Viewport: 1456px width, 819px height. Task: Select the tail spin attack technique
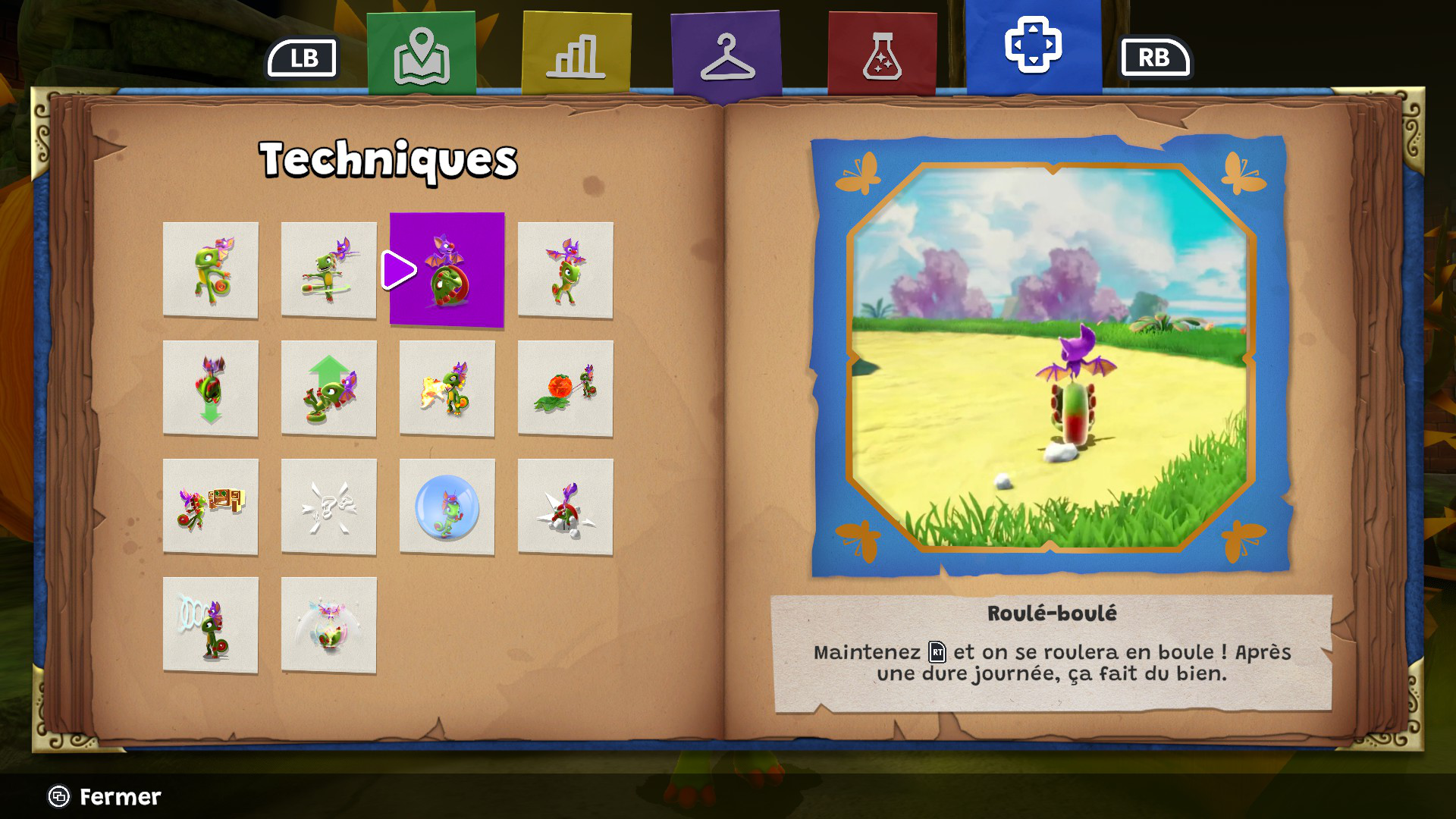click(328, 270)
